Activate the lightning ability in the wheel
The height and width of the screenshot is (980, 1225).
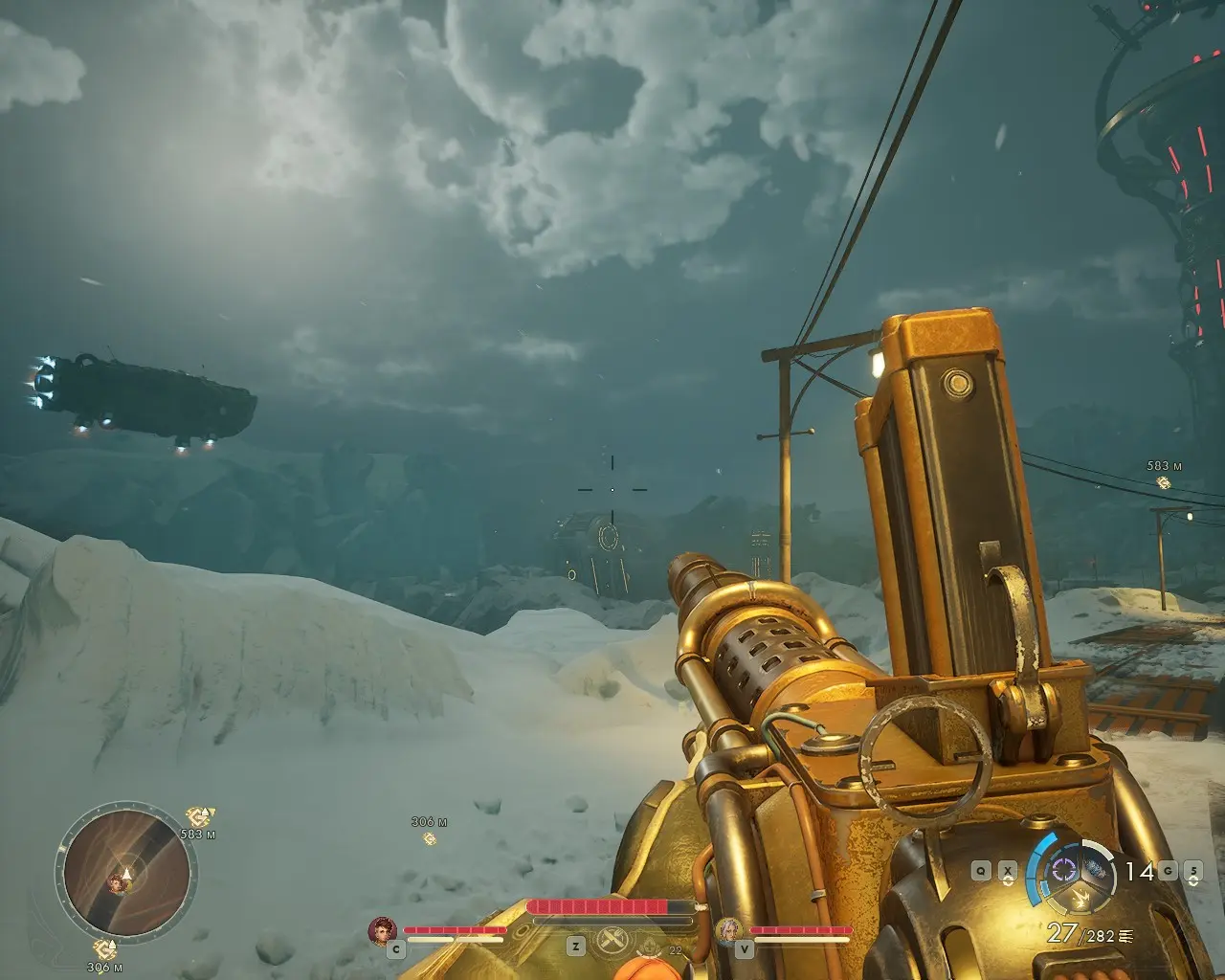1081,899
